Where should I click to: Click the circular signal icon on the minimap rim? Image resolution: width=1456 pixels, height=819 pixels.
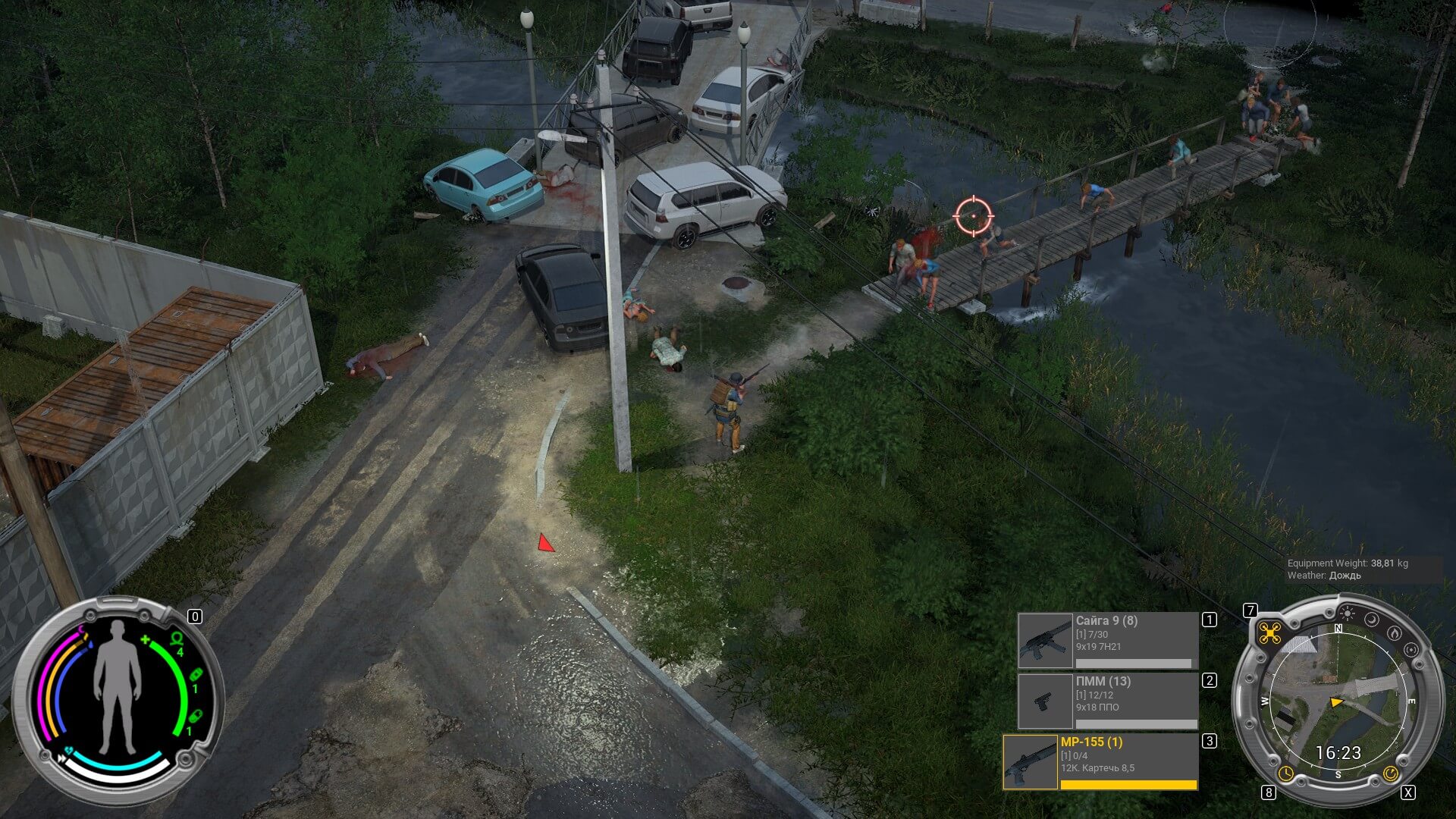pyautogui.click(x=1410, y=650)
